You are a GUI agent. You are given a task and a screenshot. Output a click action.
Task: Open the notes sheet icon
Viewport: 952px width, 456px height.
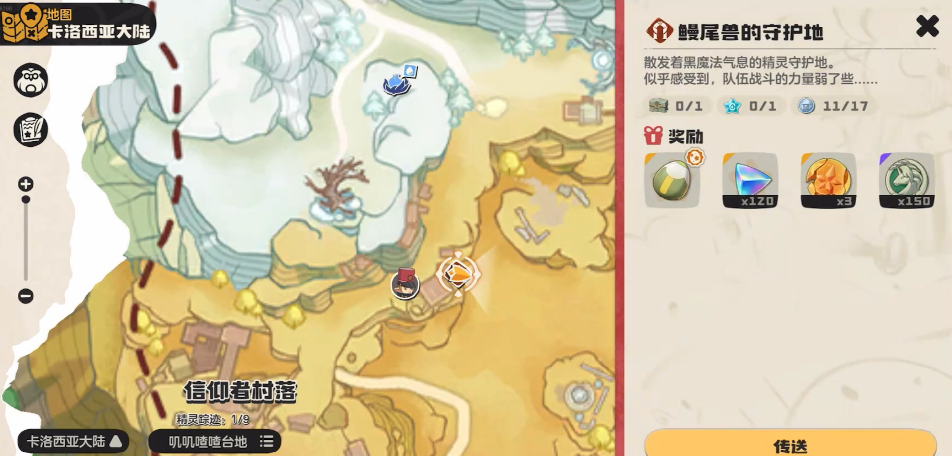point(31,129)
